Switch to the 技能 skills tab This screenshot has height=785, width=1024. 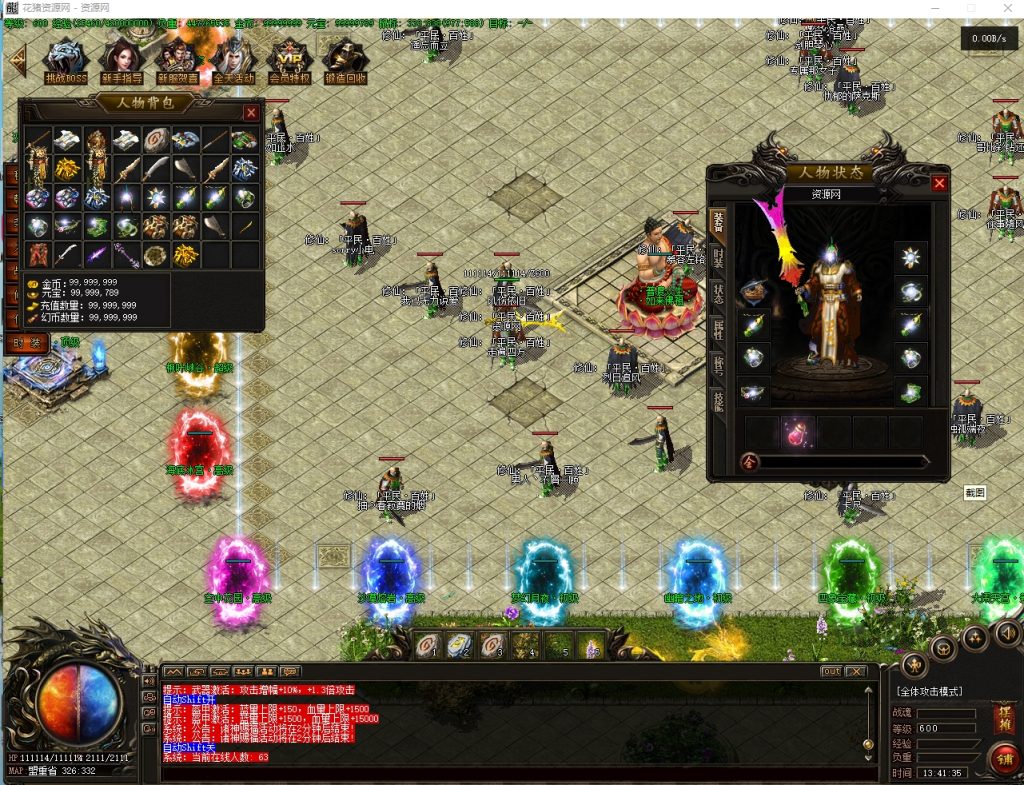point(718,400)
